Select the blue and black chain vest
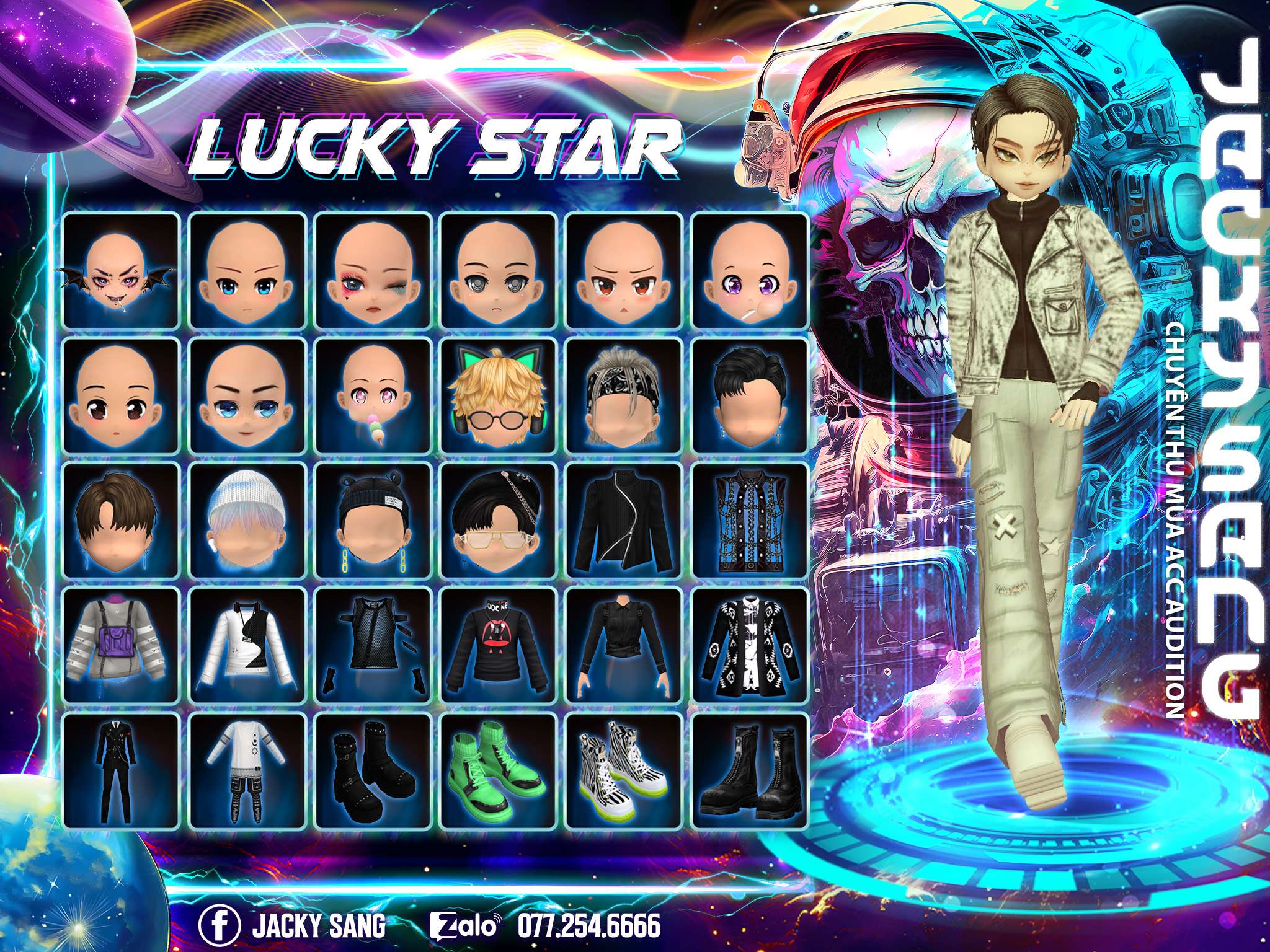The height and width of the screenshot is (952, 1270). (x=749, y=521)
